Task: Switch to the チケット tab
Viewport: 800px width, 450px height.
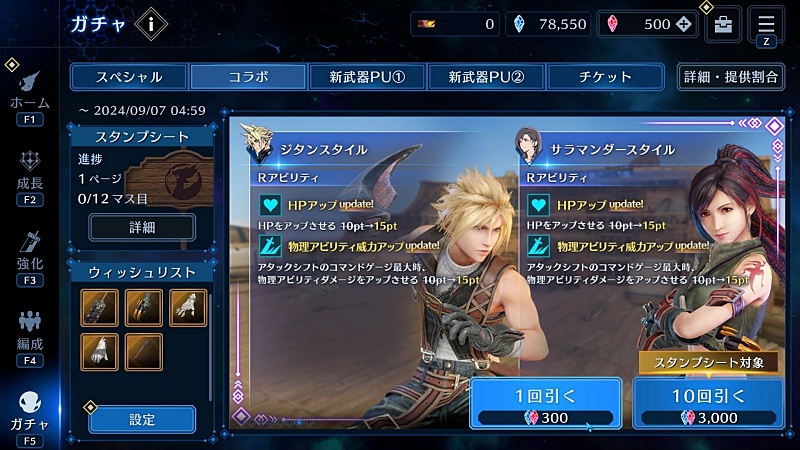Action: pos(604,77)
